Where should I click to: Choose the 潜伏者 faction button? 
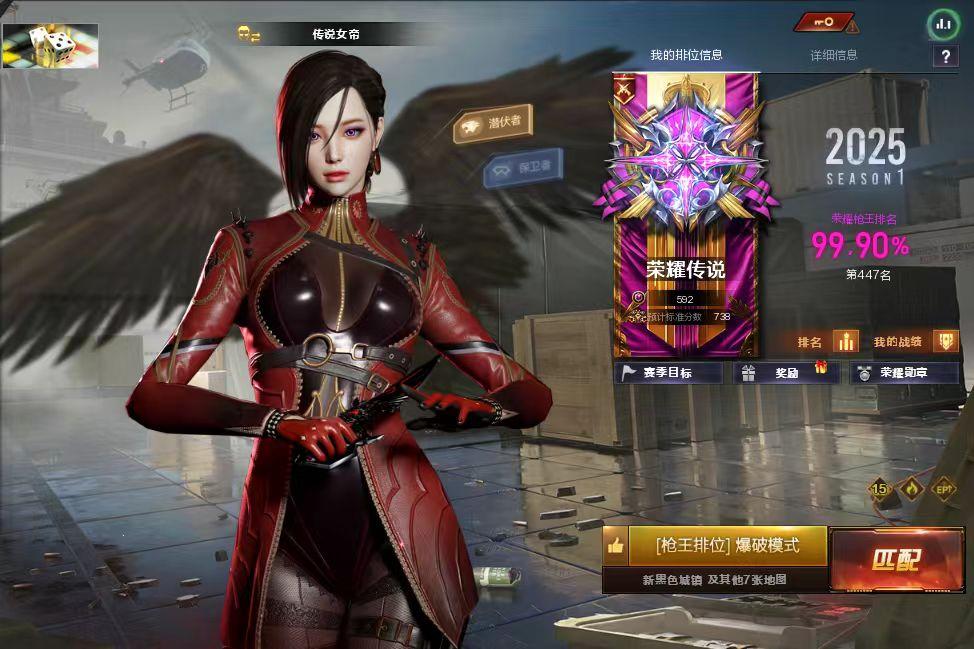click(x=492, y=124)
